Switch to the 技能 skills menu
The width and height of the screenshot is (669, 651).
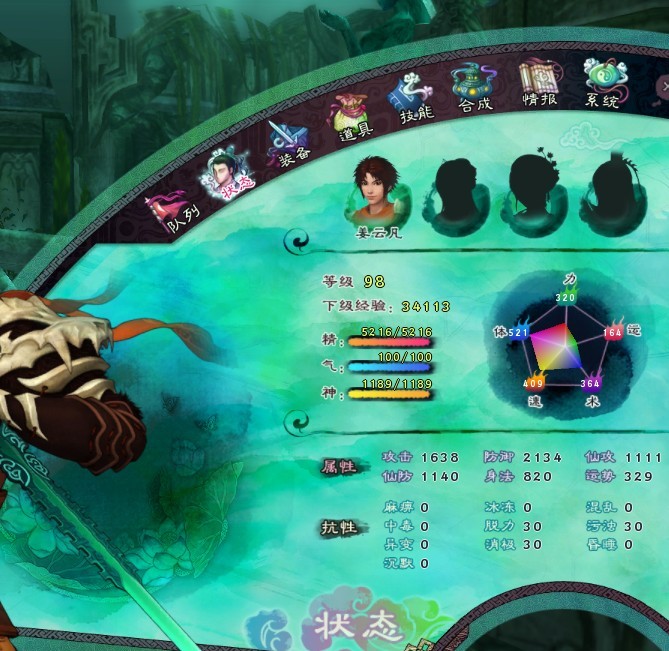(x=413, y=100)
